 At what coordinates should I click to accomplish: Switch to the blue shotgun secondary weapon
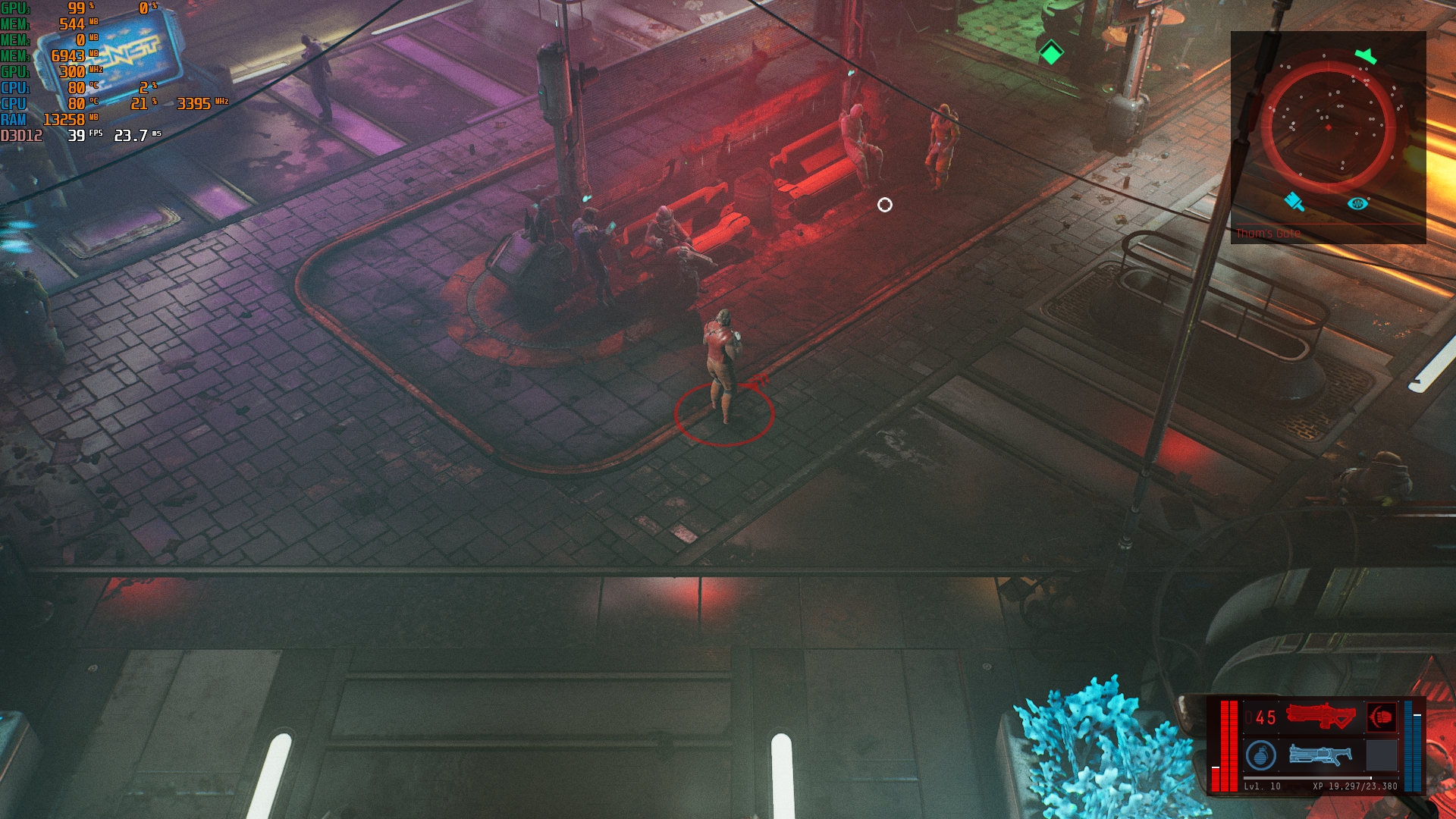coord(1319,755)
